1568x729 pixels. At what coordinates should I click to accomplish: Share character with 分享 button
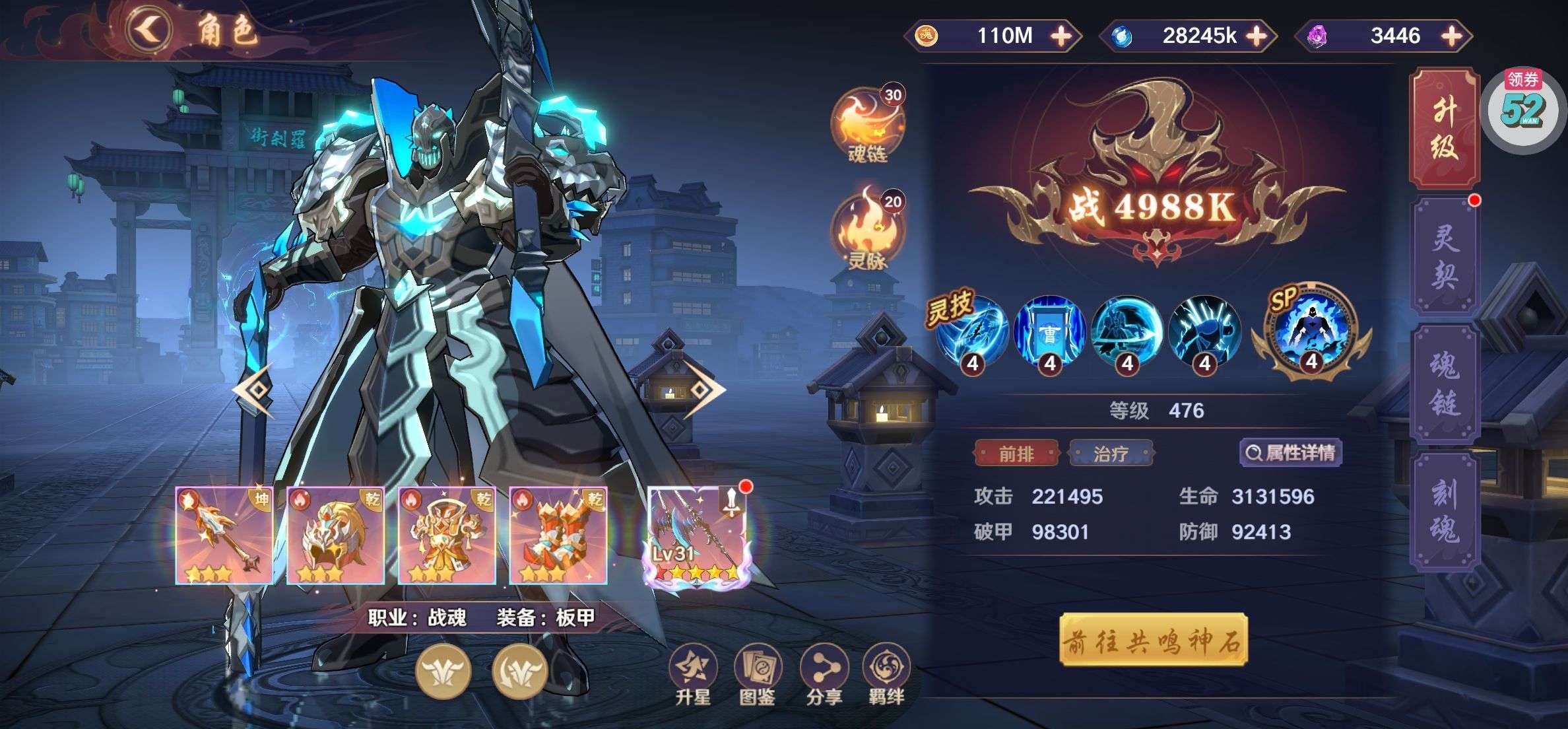click(x=823, y=675)
